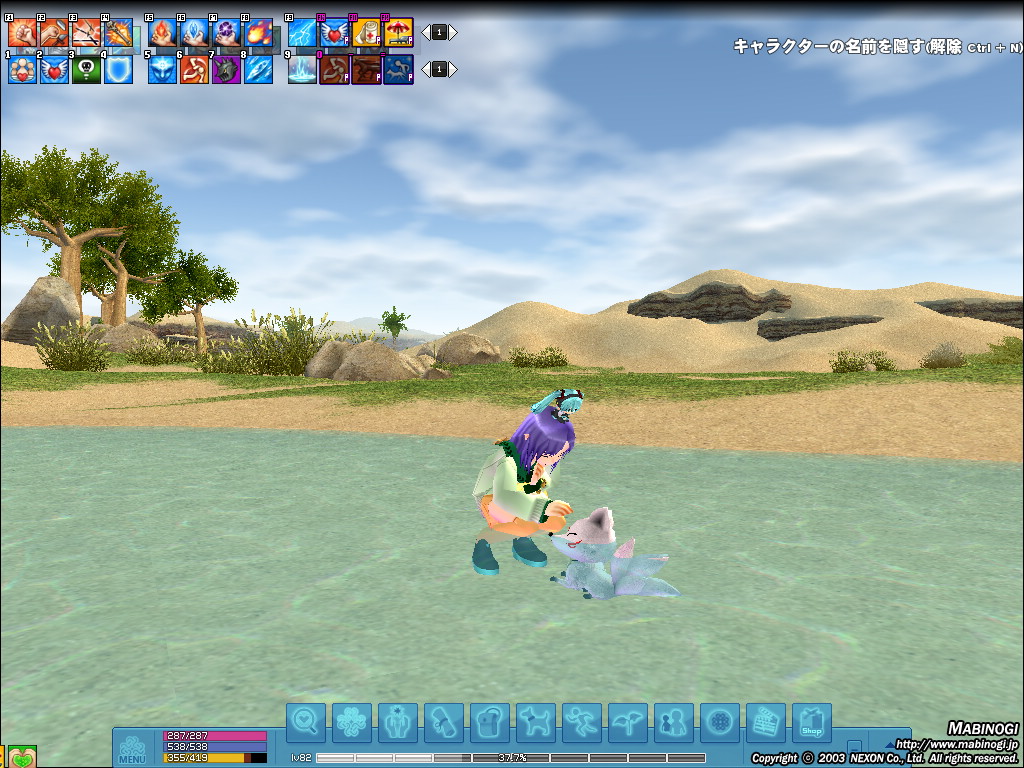1024x768 pixels.
Task: Open the pet dog icon menu
Action: click(x=535, y=723)
